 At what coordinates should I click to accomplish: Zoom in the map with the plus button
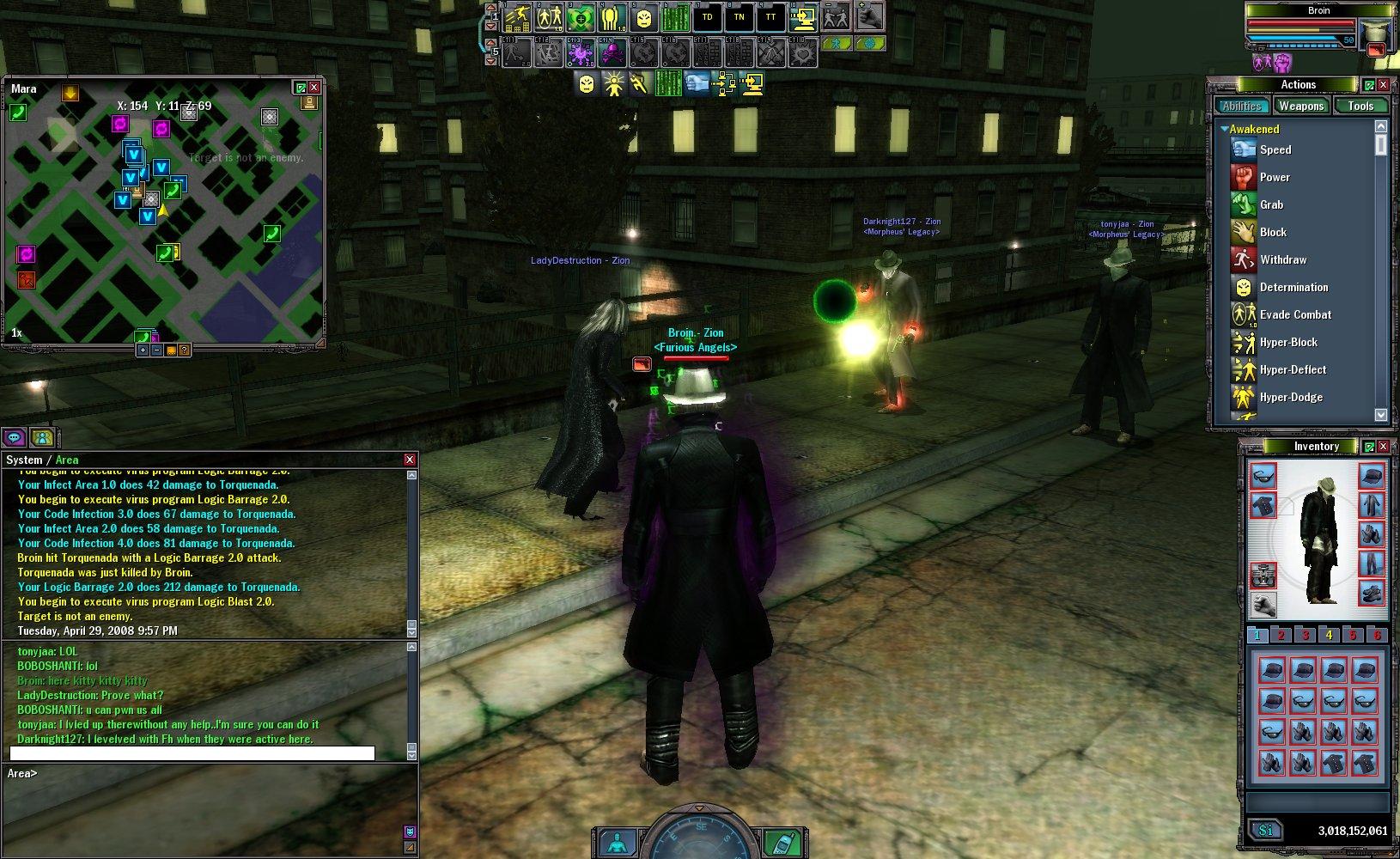click(143, 350)
